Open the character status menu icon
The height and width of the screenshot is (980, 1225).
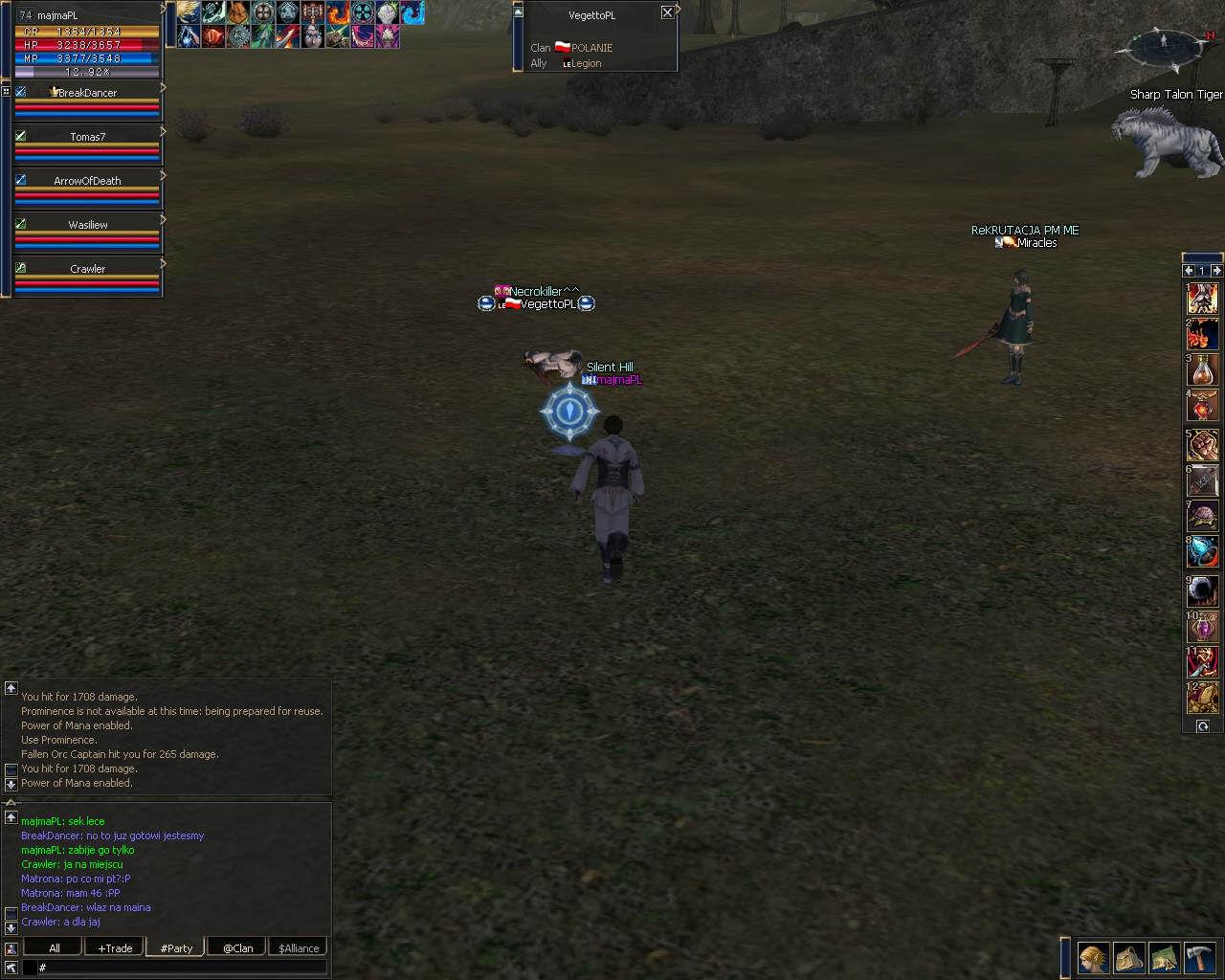tap(1093, 957)
